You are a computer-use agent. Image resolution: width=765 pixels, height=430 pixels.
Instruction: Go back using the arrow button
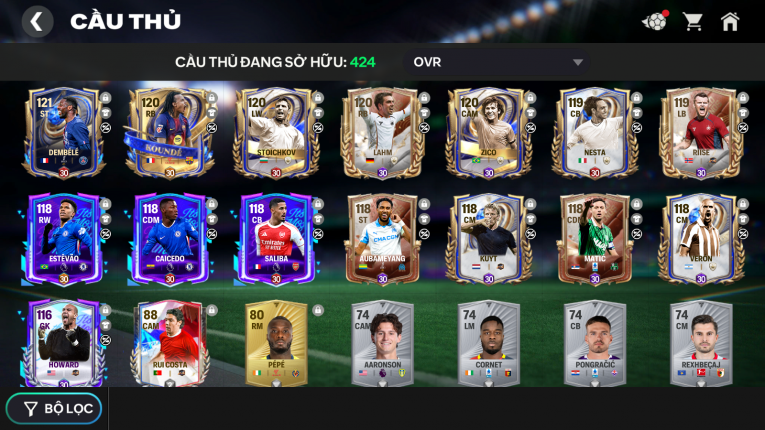(37, 21)
